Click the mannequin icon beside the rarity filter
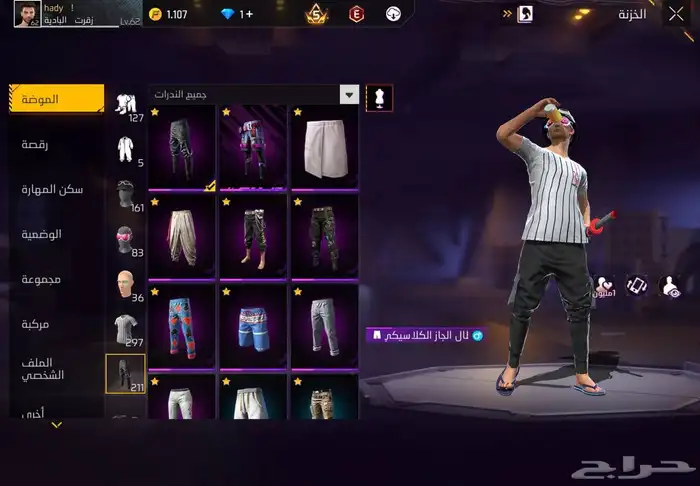 click(380, 97)
